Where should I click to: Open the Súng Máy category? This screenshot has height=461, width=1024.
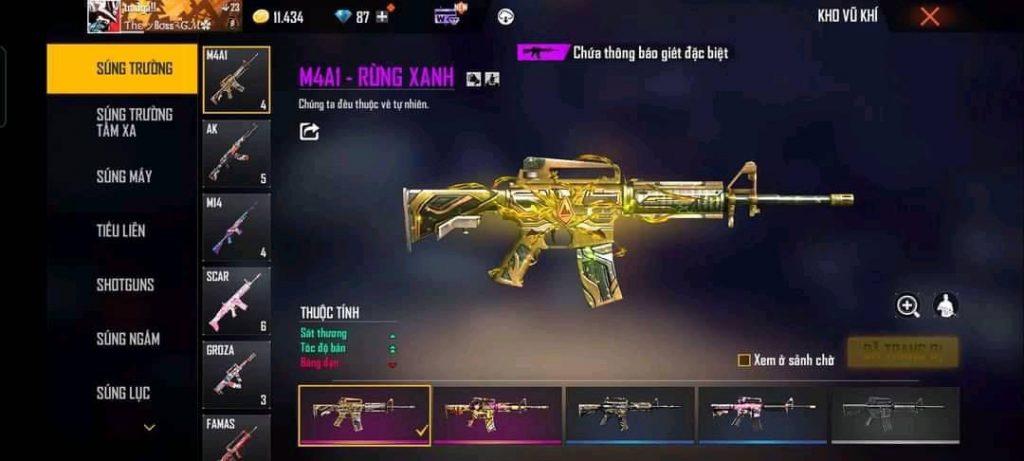tap(124, 177)
